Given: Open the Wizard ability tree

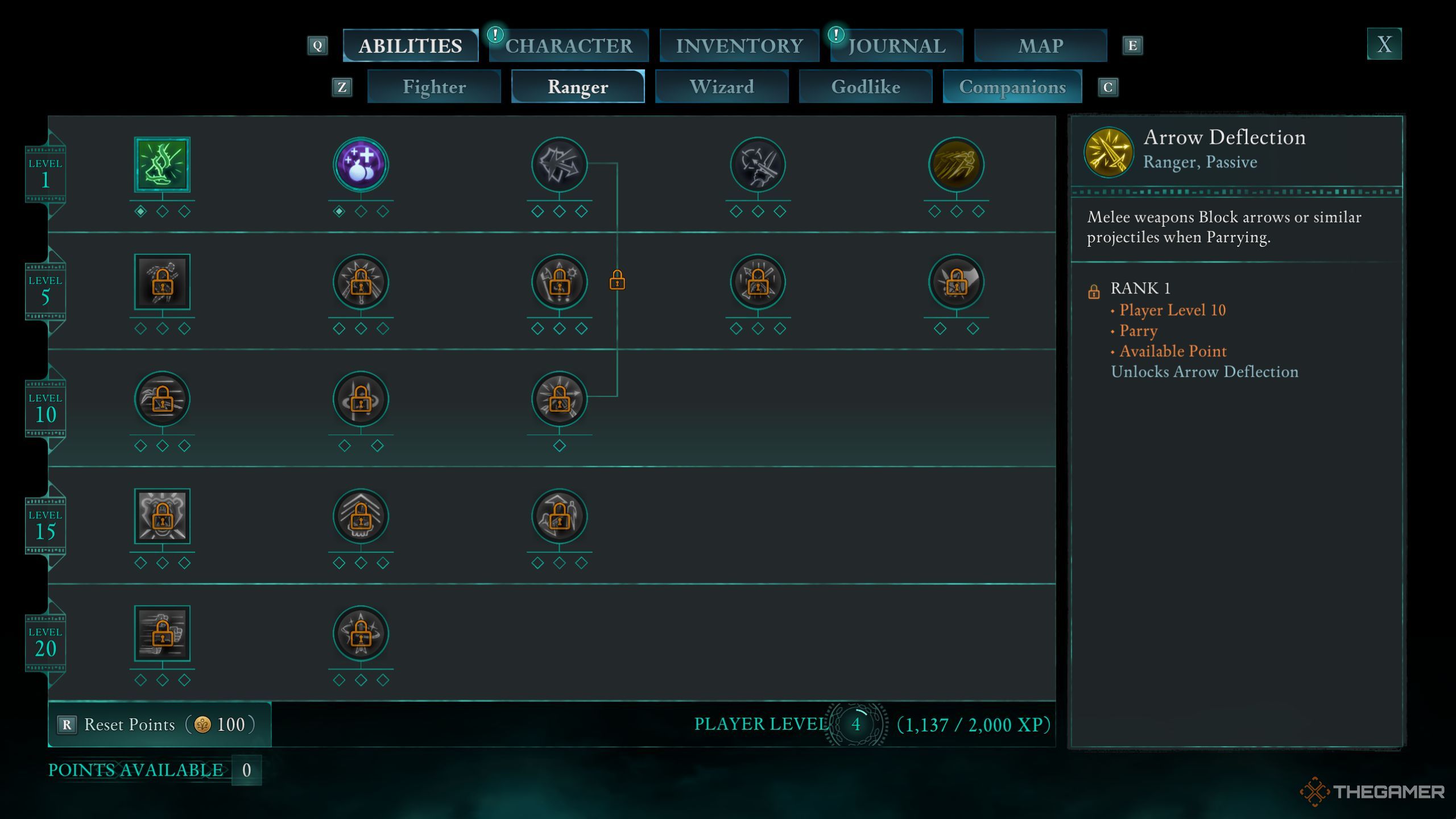Looking at the screenshot, I should point(721,87).
